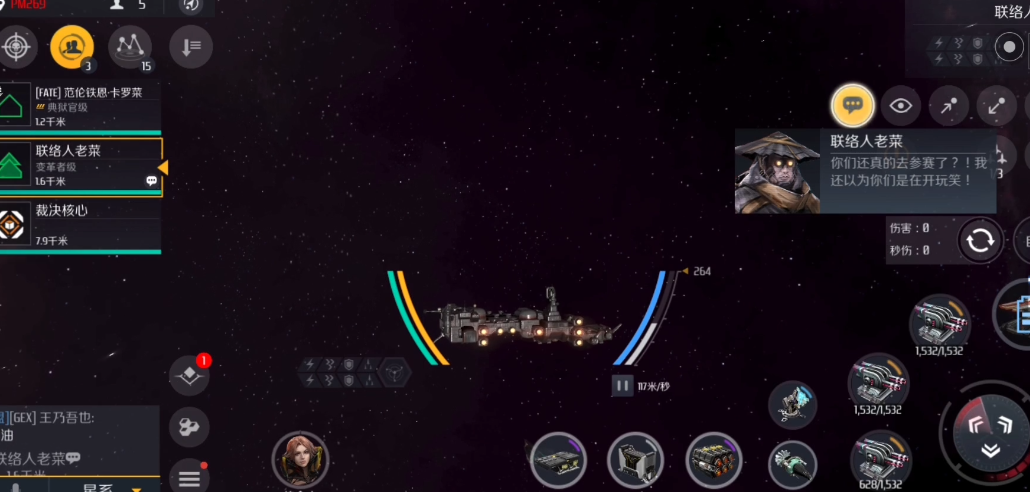Select the 联络人老莱 overview row
The height and width of the screenshot is (492, 1030).
pos(80,165)
